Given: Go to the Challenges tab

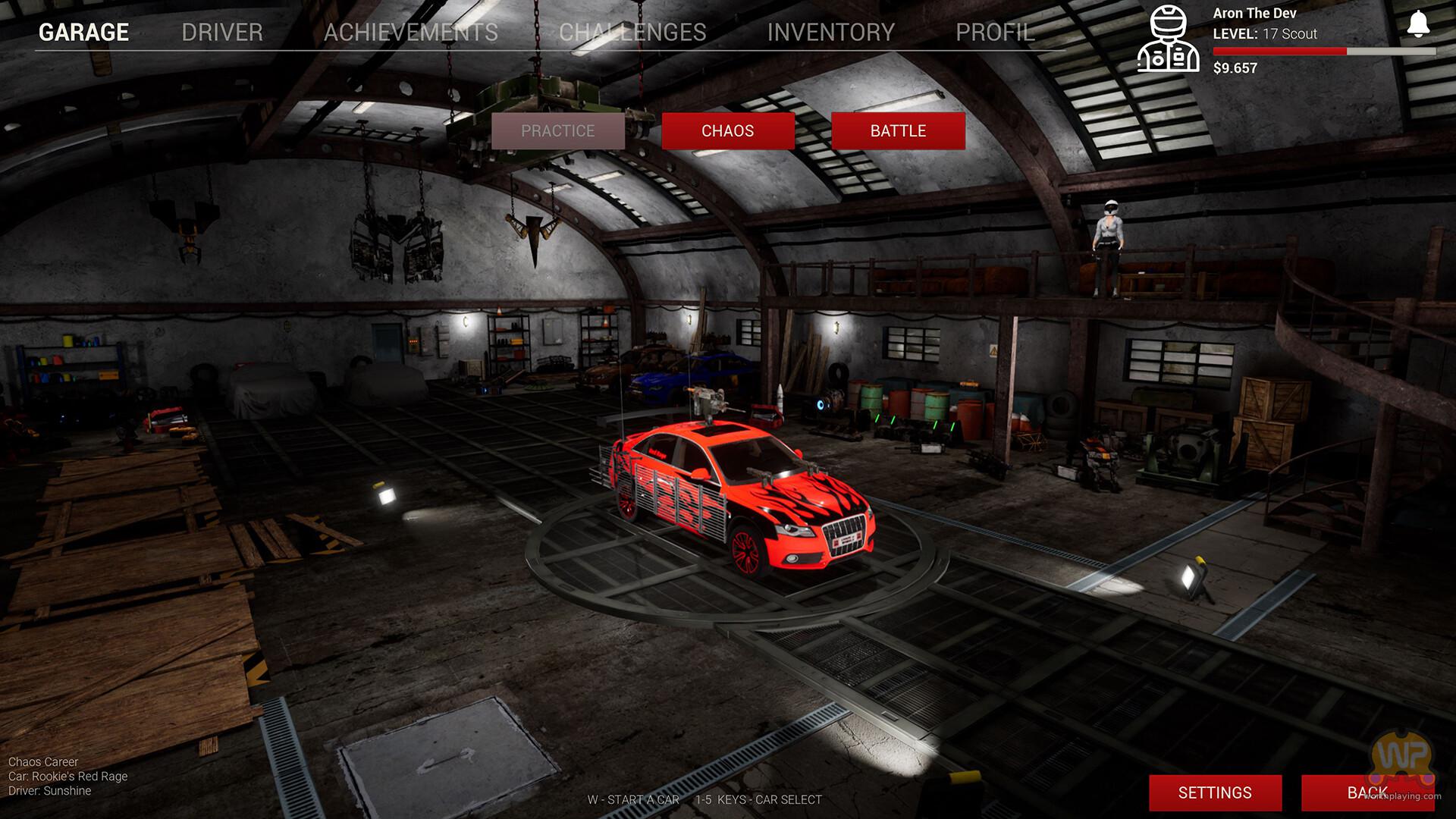Looking at the screenshot, I should 632,32.
